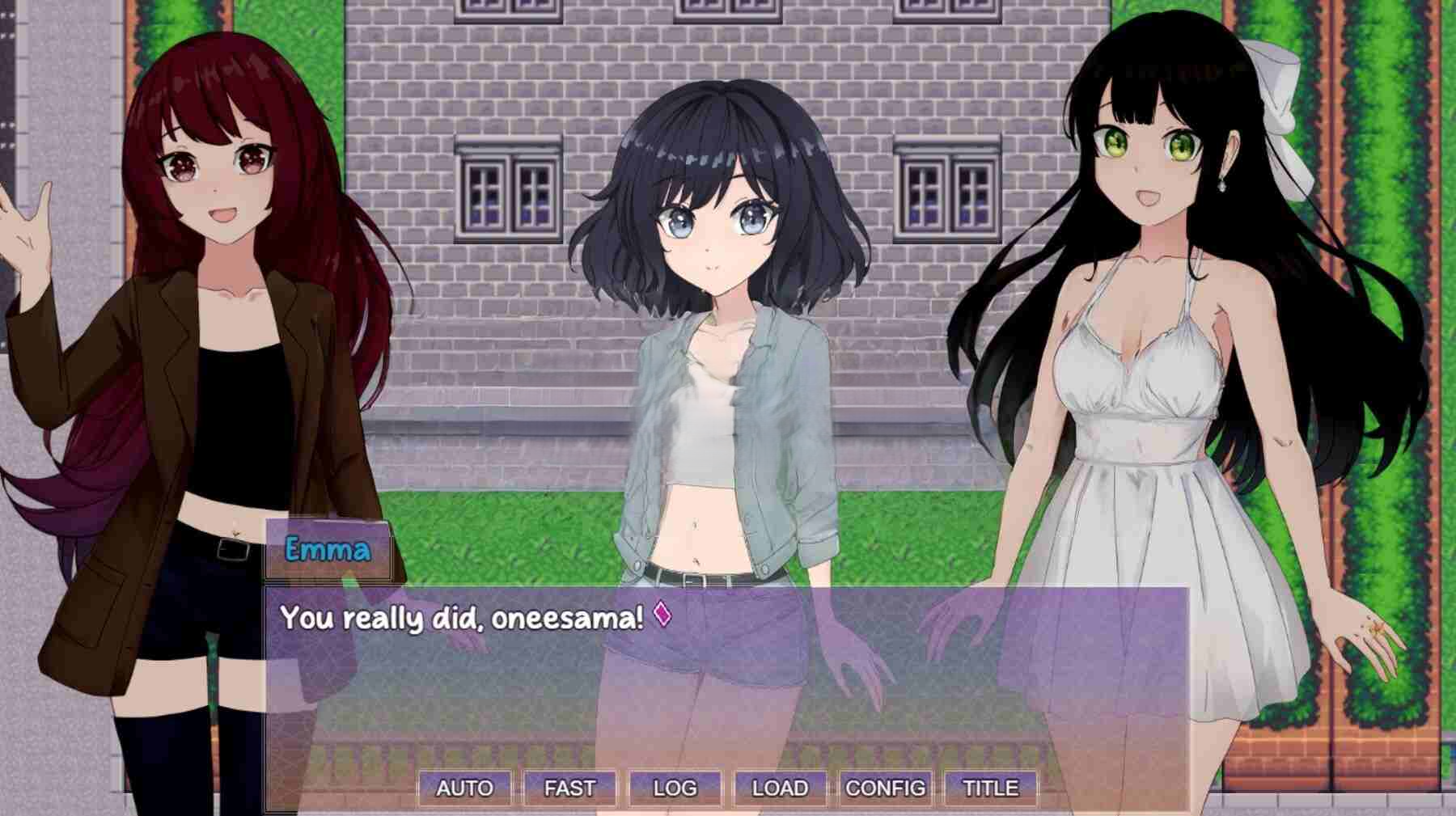The height and width of the screenshot is (816, 1456).
Task: Turn on FAST skip mode
Action: (569, 788)
